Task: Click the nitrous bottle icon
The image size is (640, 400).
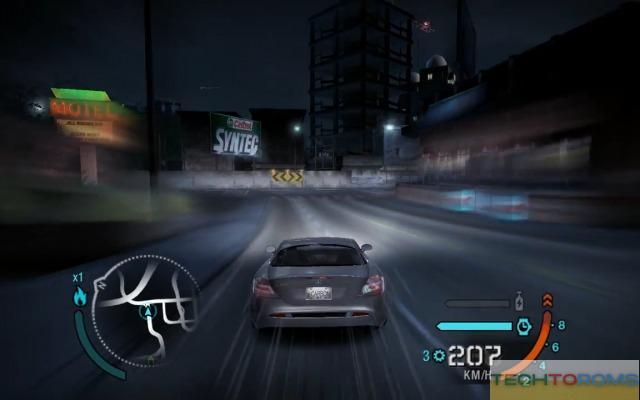Action: 519,301
